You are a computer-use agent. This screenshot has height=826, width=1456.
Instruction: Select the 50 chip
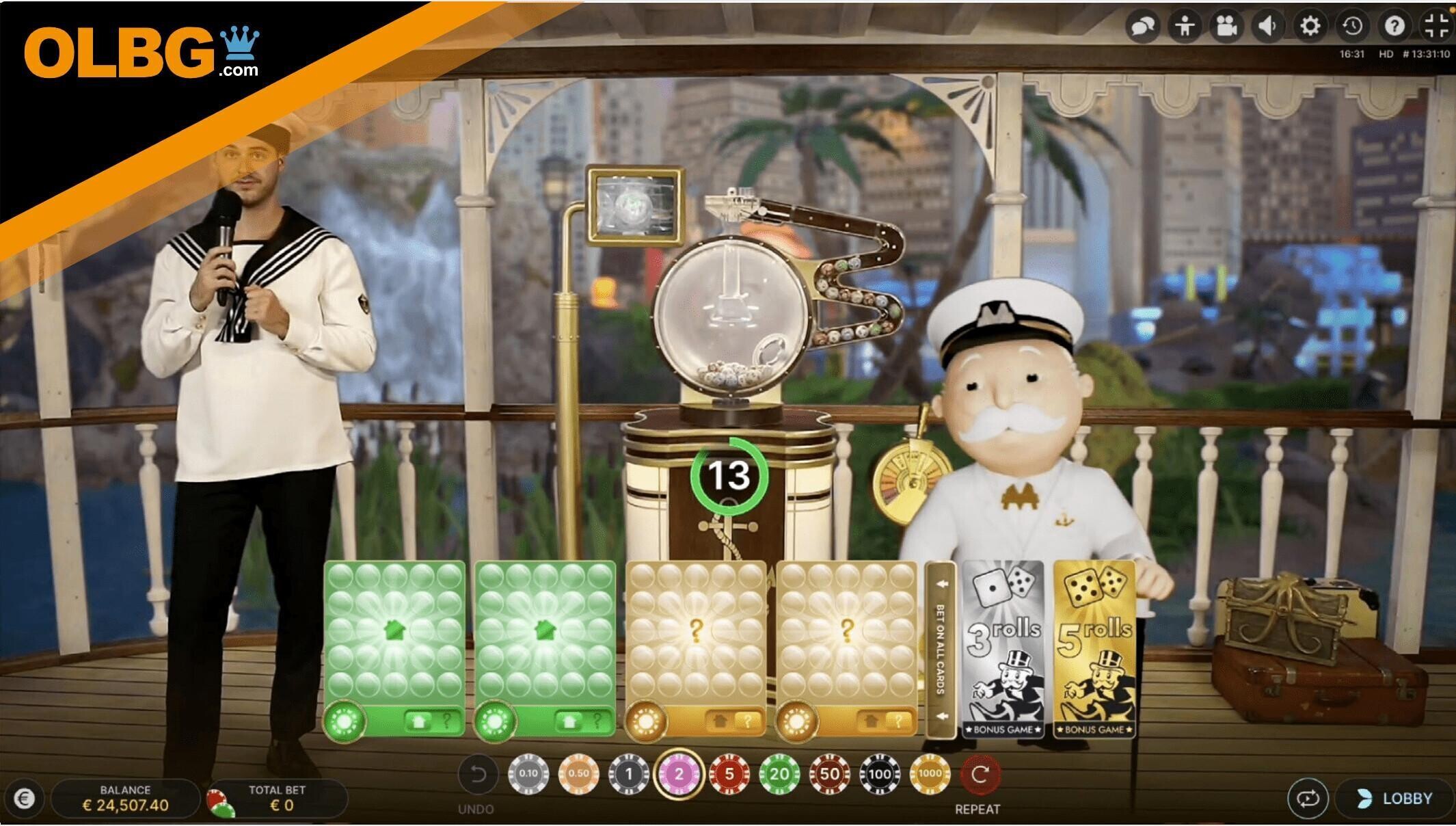829,774
